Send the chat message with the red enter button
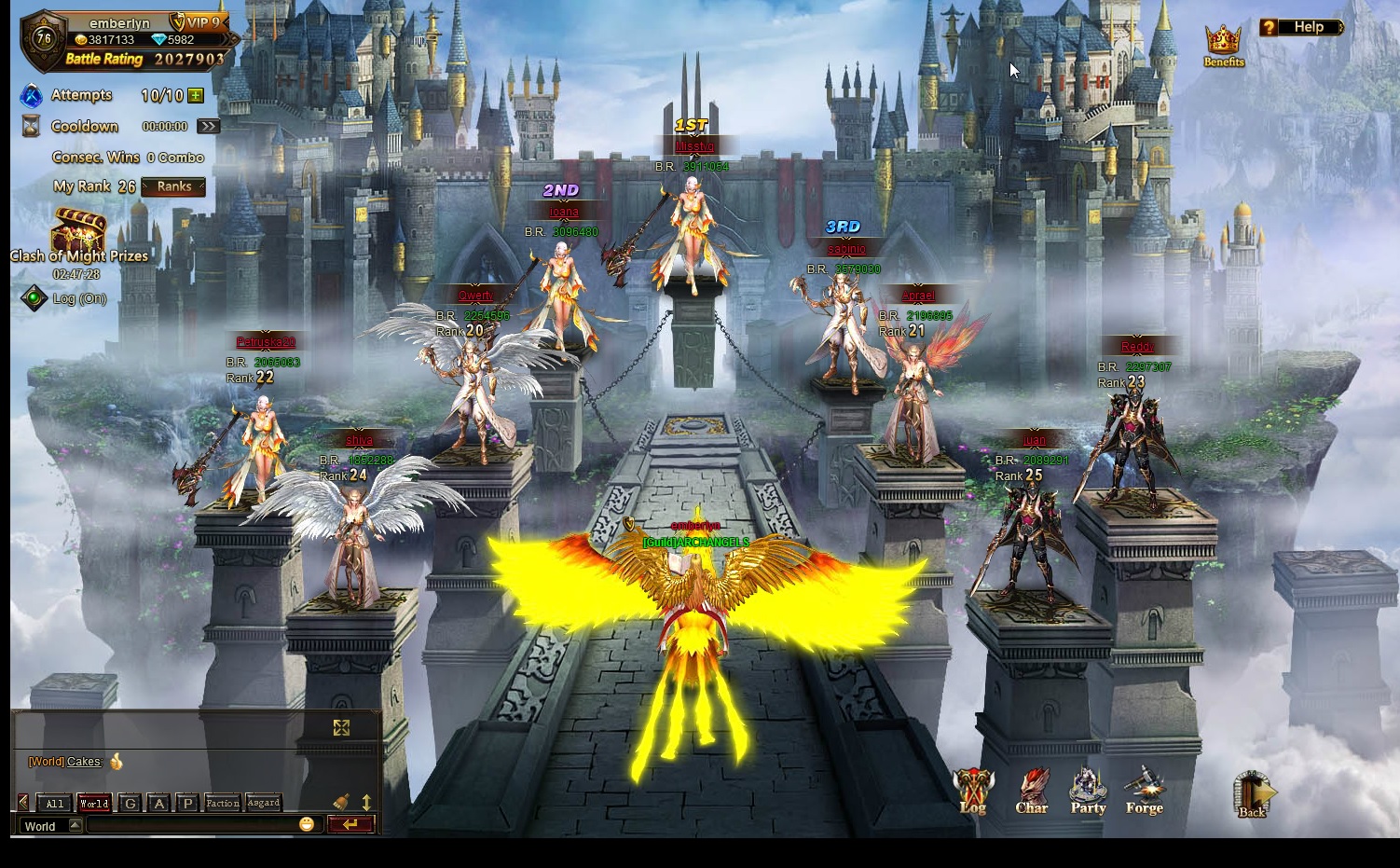Image resolution: width=1400 pixels, height=868 pixels. pyautogui.click(x=350, y=824)
